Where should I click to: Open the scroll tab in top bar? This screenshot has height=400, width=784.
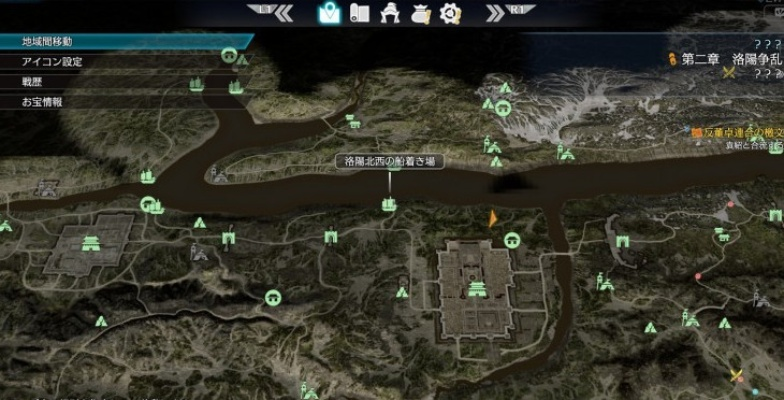click(361, 13)
